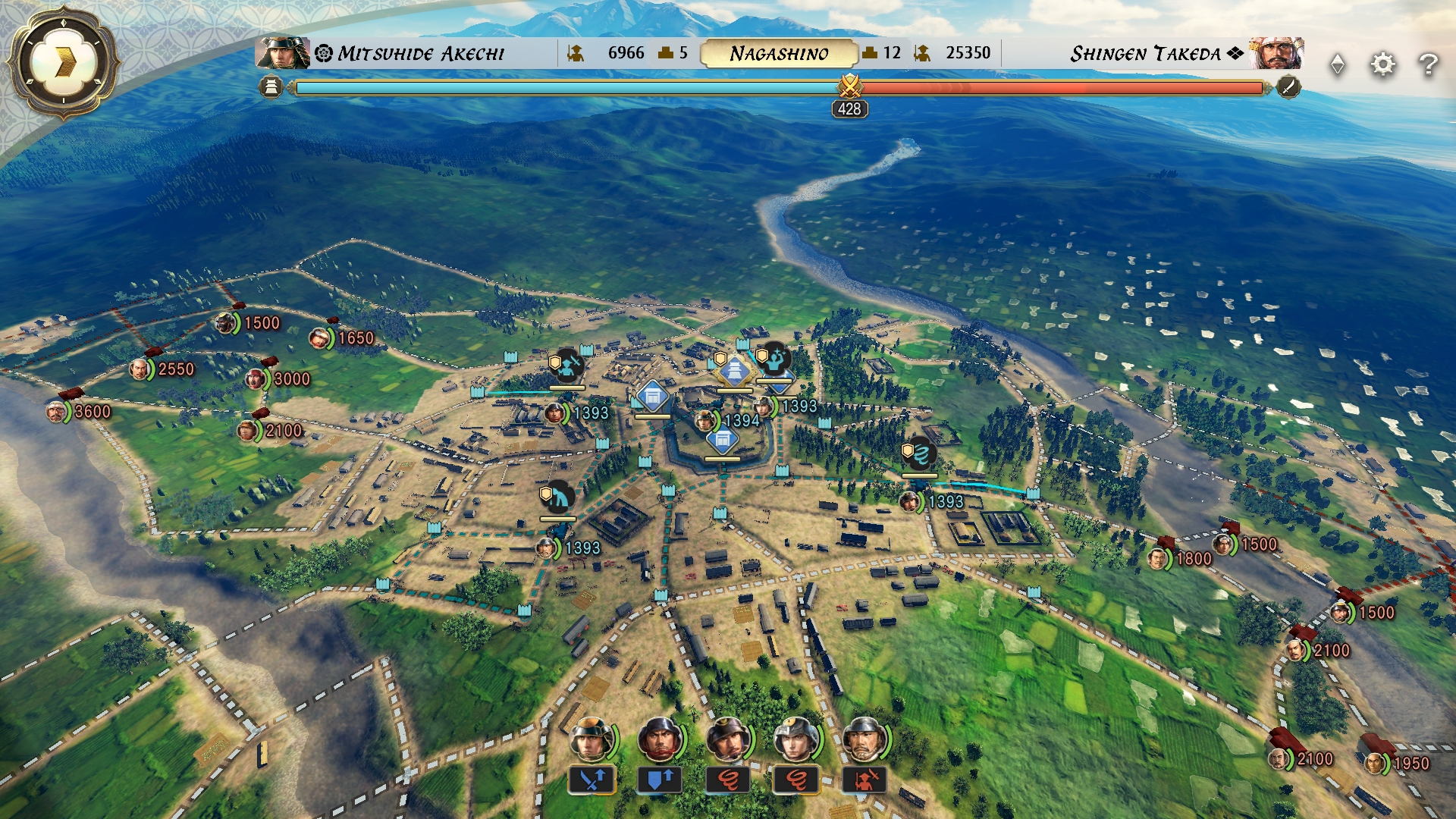
Task: Select the grey-bearded officer portrait in bottom bar
Action: [x=864, y=739]
